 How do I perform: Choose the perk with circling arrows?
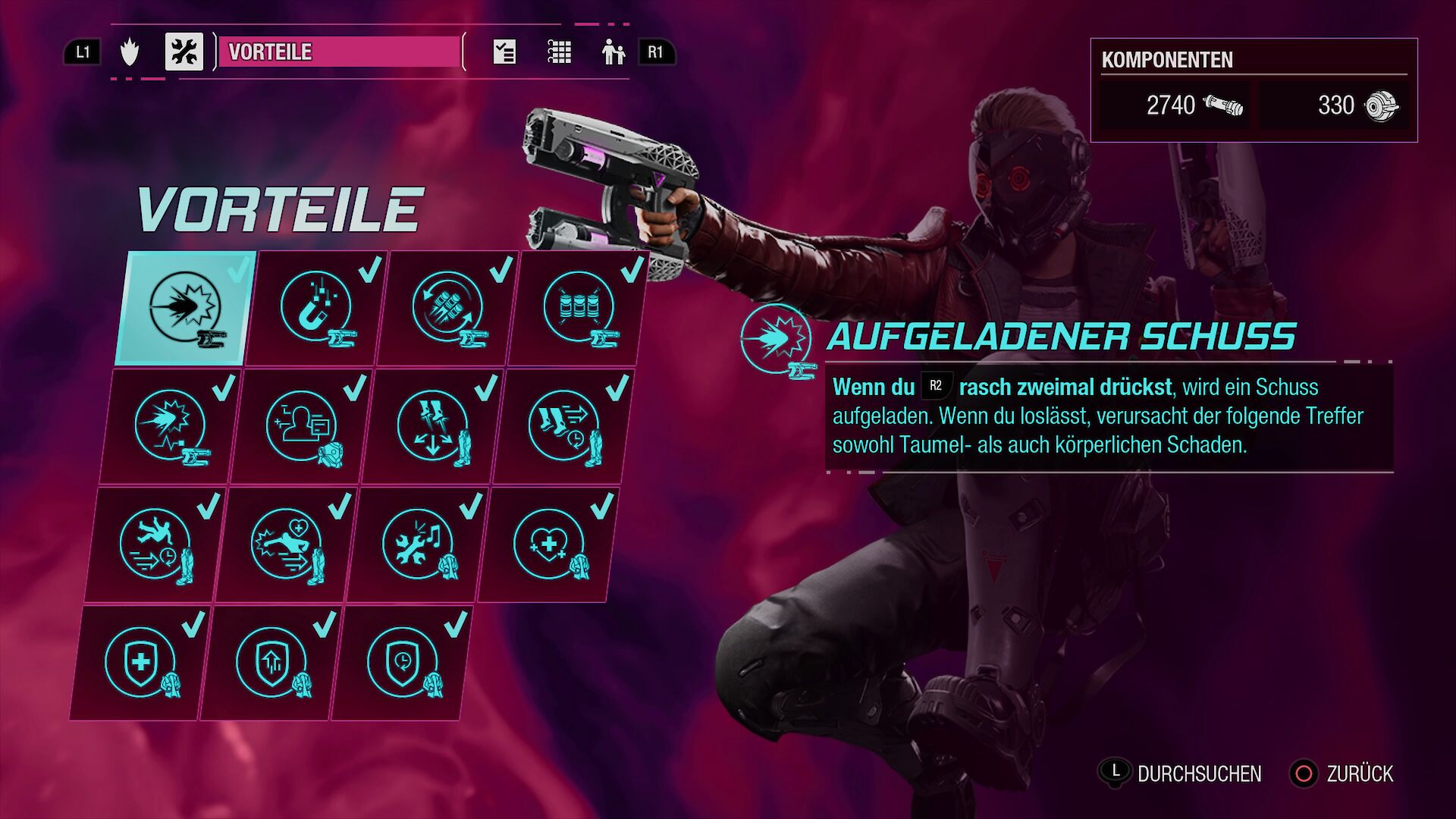(447, 309)
